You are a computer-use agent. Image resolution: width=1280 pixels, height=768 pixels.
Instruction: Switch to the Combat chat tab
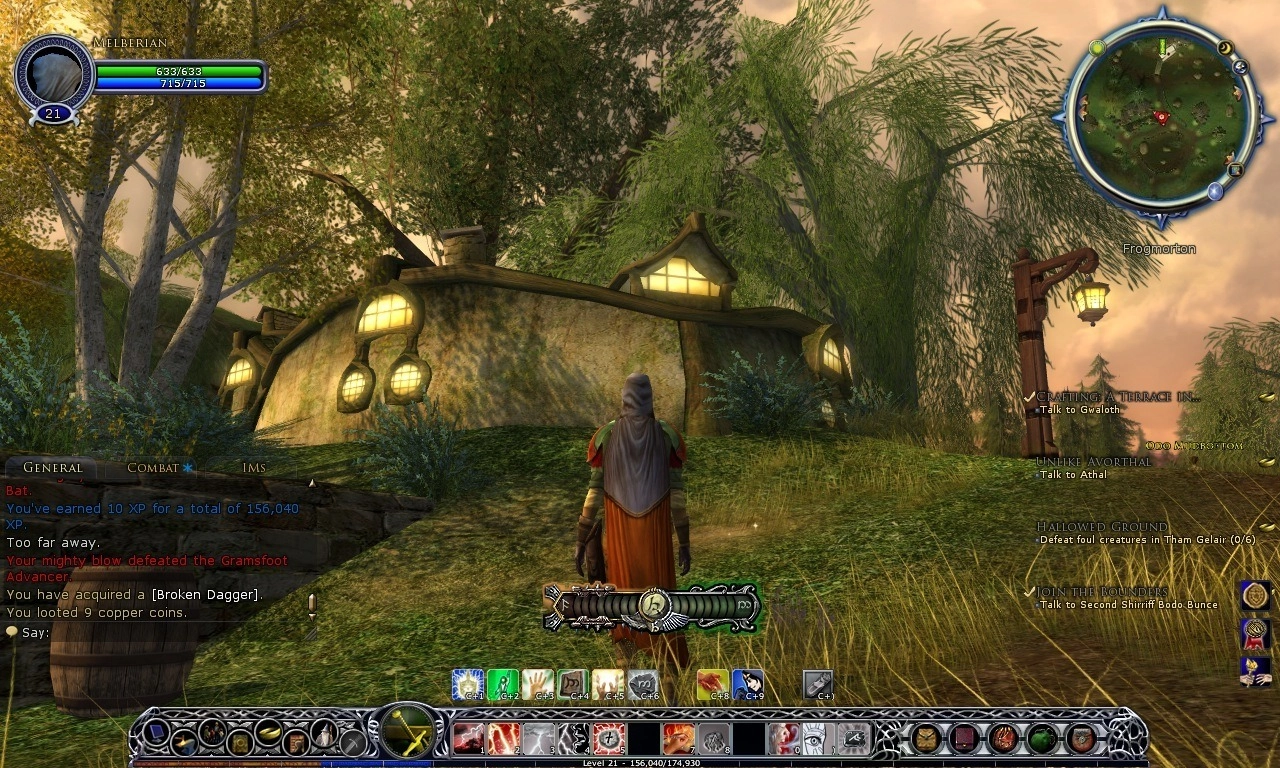153,468
